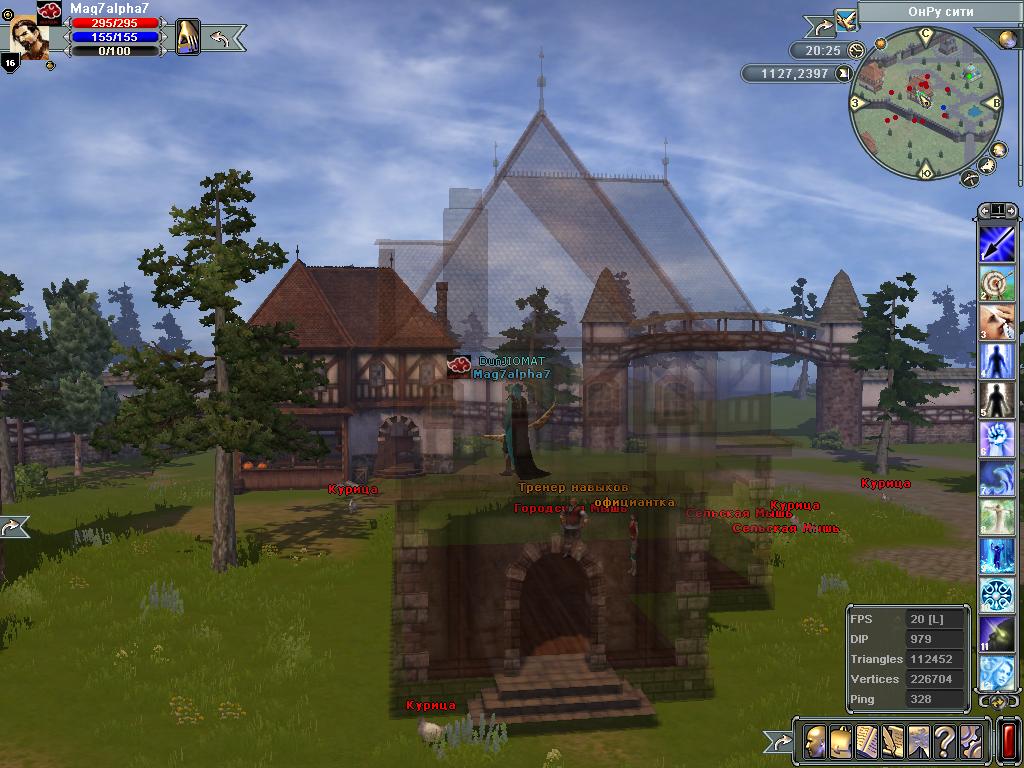
Task: Click the red button beside the menu bar
Action: tap(1007, 742)
